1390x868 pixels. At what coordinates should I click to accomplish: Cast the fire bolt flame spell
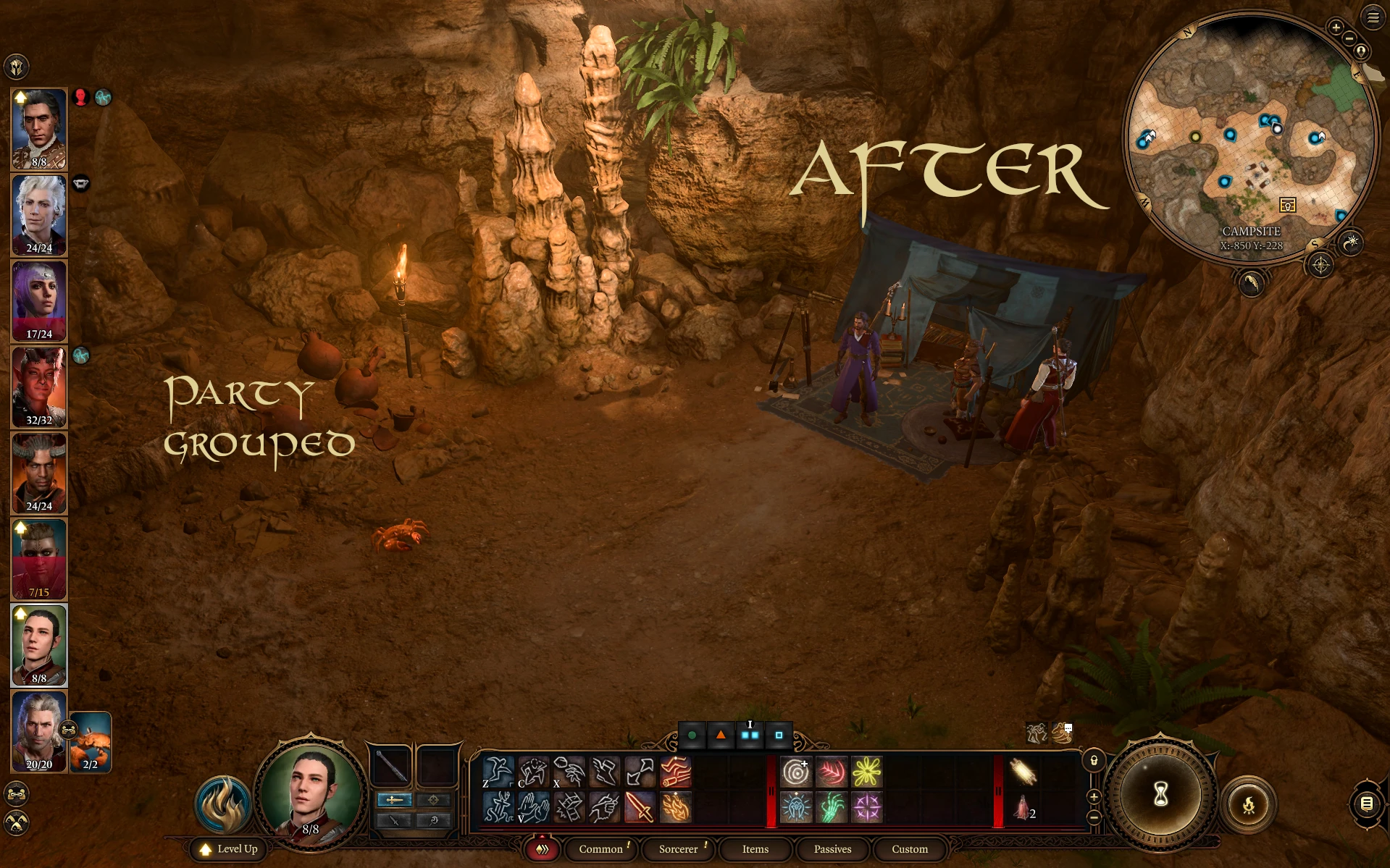[x=675, y=807]
